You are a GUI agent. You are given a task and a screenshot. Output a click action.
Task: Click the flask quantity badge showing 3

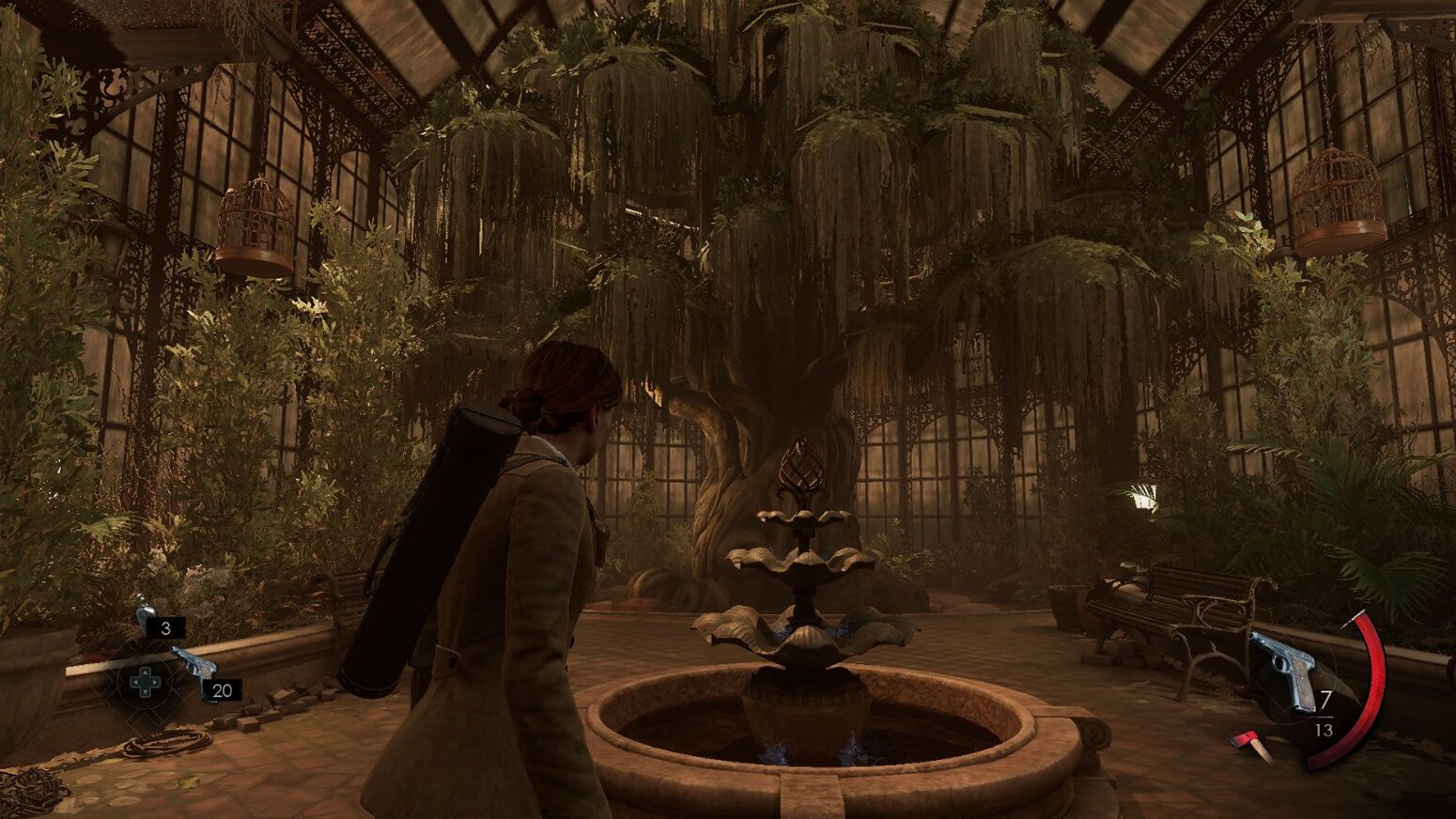[x=165, y=628]
